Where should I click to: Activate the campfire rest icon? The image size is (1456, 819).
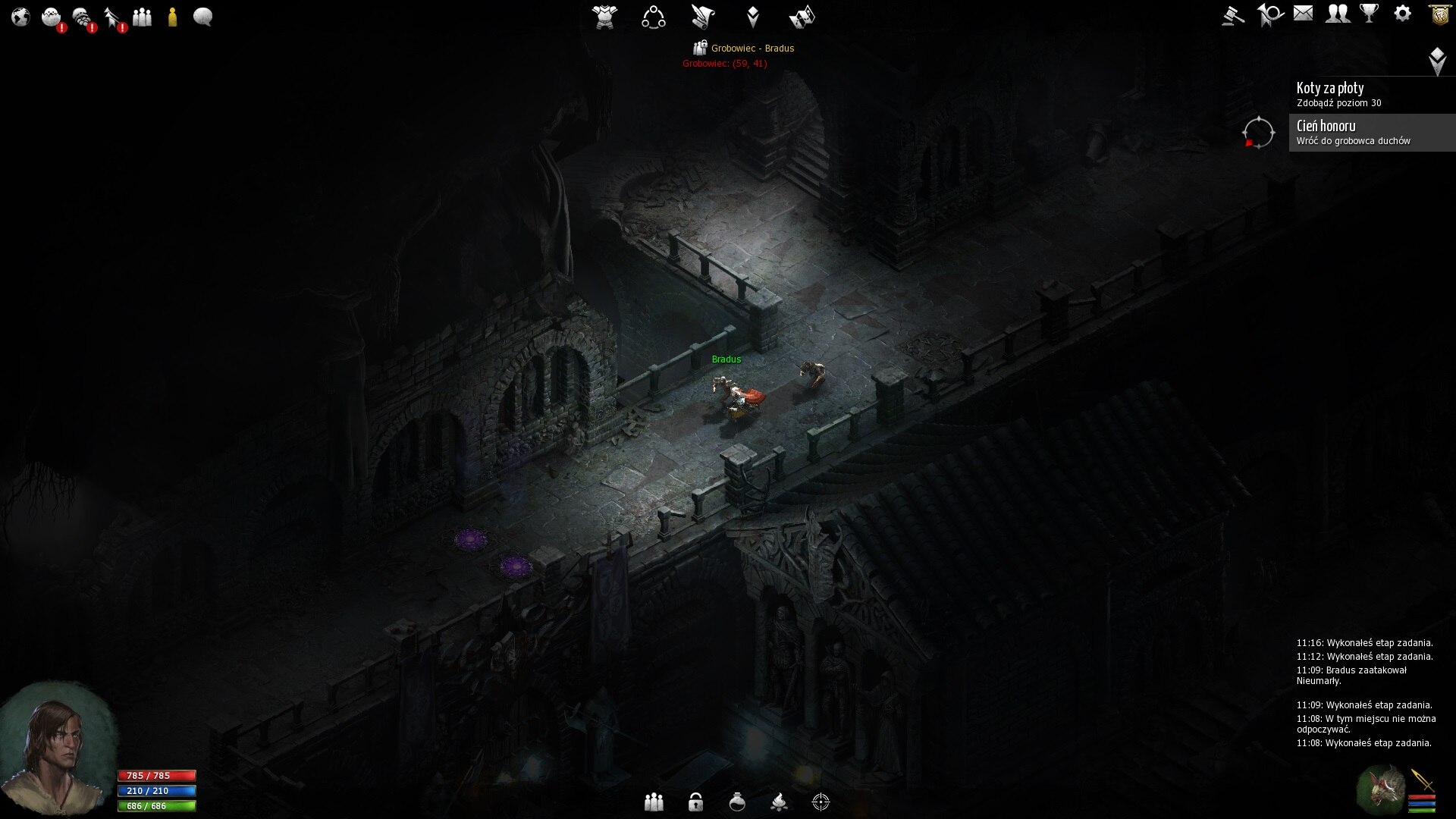coord(779,802)
